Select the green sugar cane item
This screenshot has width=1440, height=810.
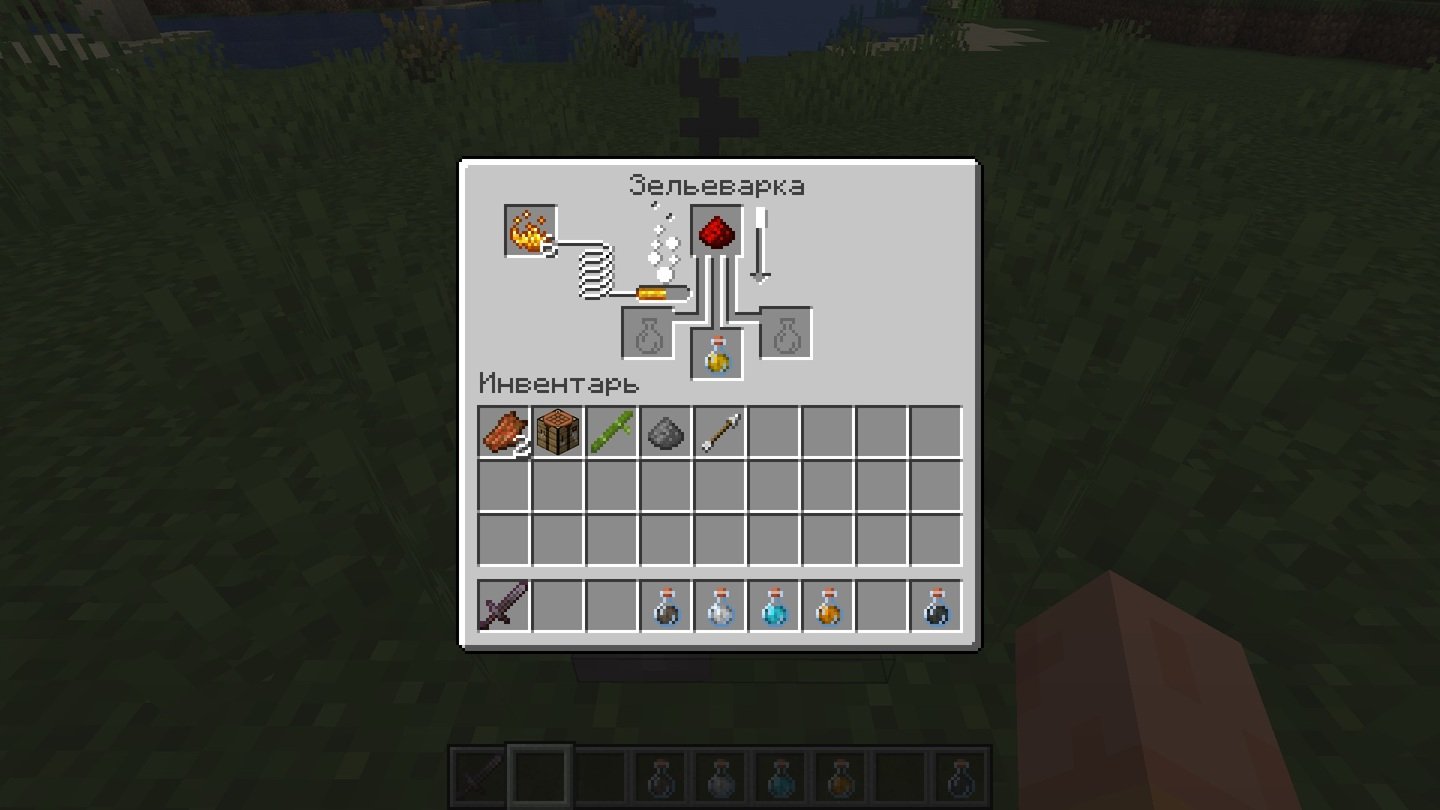pos(612,432)
